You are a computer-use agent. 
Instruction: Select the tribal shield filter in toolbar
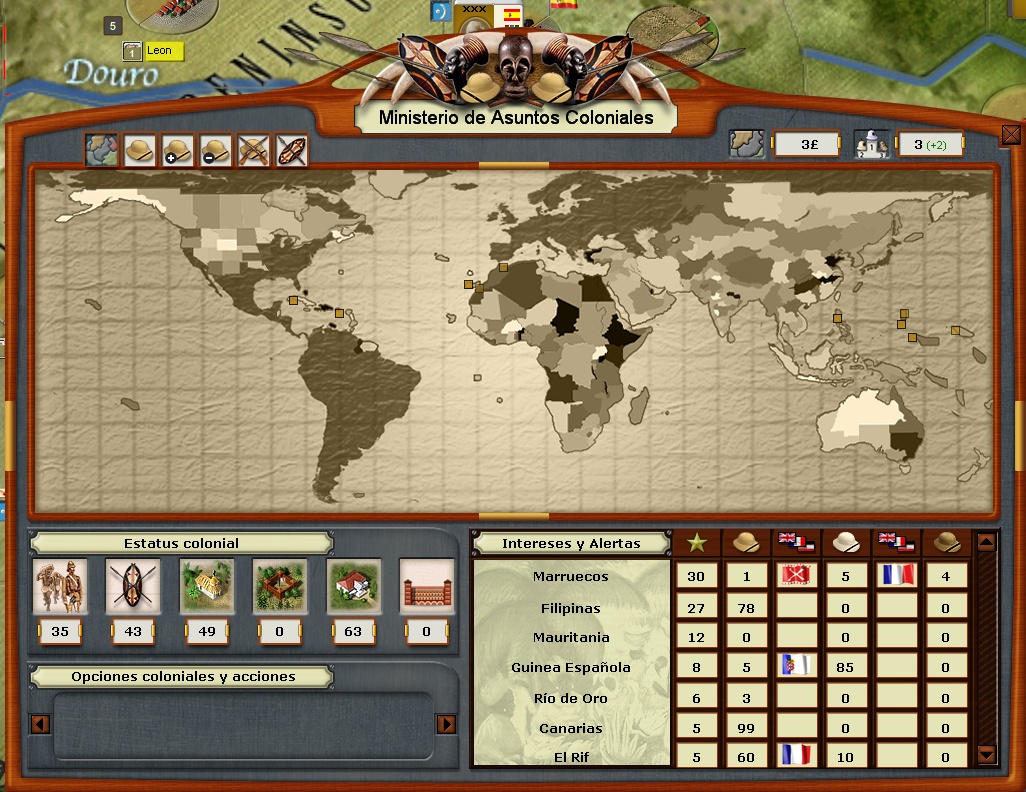pyautogui.click(x=291, y=151)
